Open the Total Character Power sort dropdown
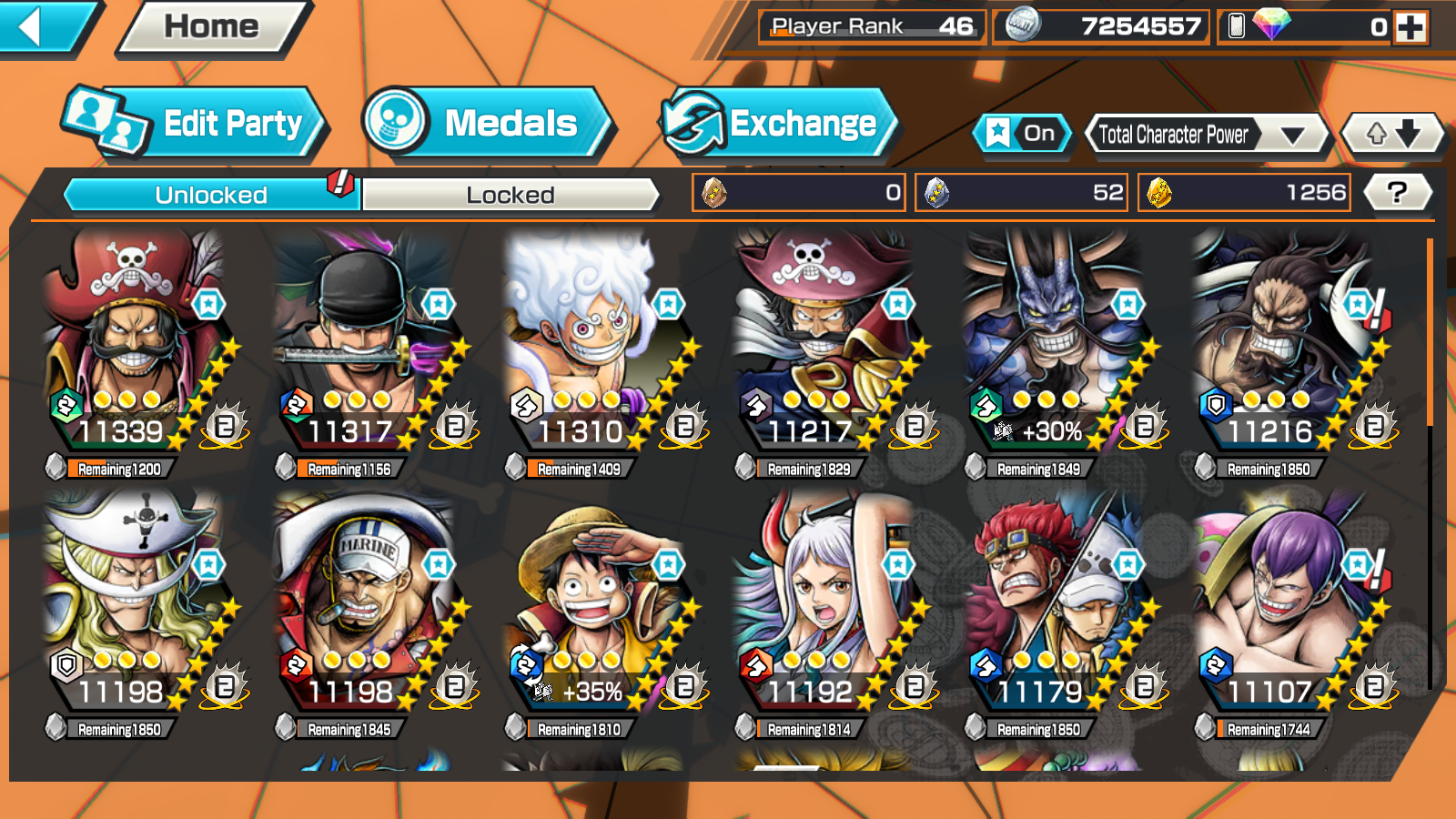Screen dimensions: 1456x819 [1207, 135]
